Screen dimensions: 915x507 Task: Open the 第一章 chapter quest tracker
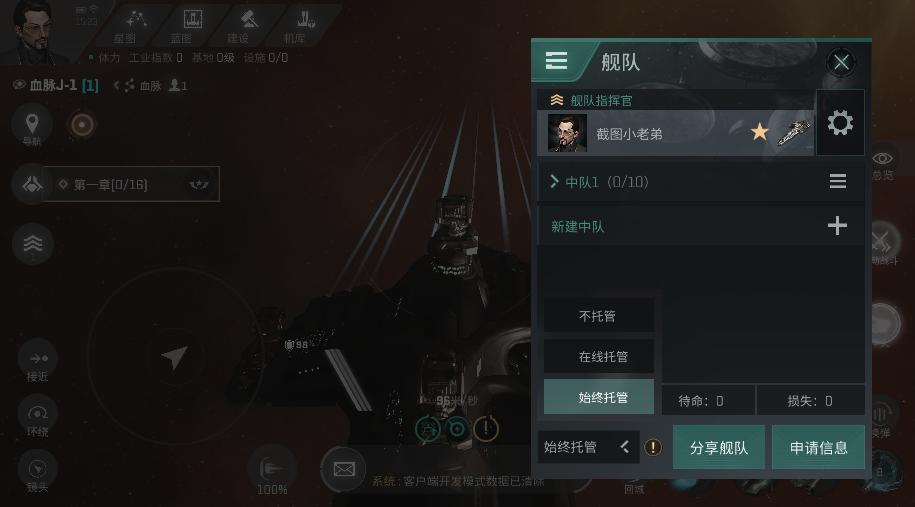point(130,184)
